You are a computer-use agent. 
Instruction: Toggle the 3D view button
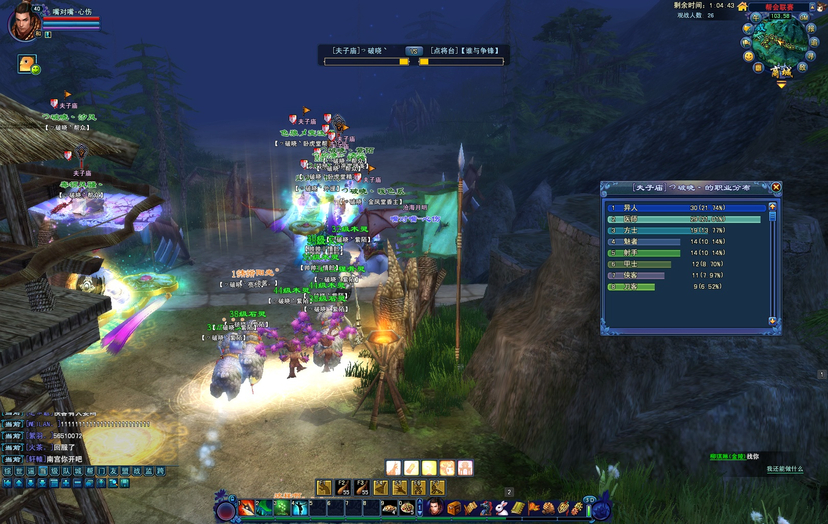point(590,500)
